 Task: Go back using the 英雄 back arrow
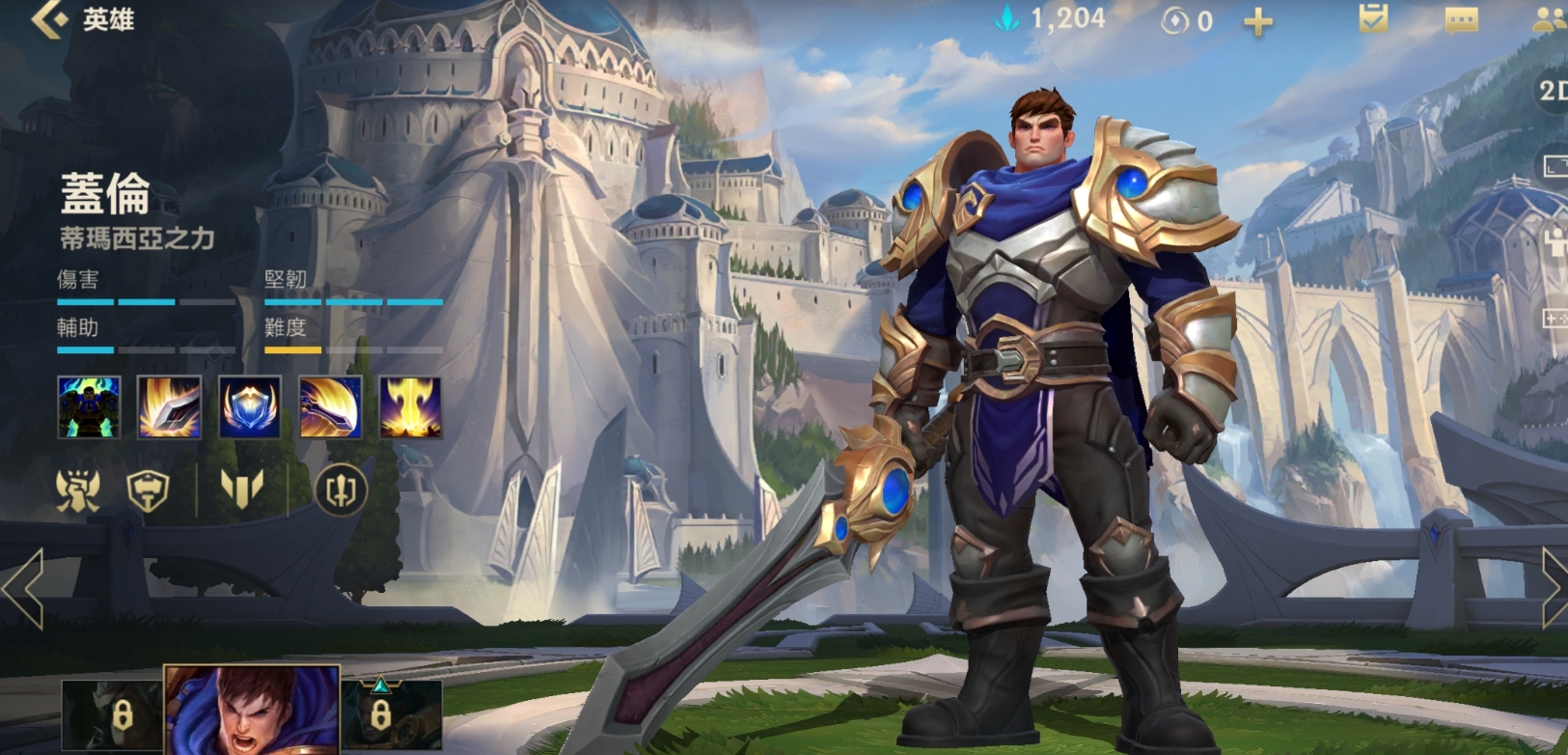point(50,19)
